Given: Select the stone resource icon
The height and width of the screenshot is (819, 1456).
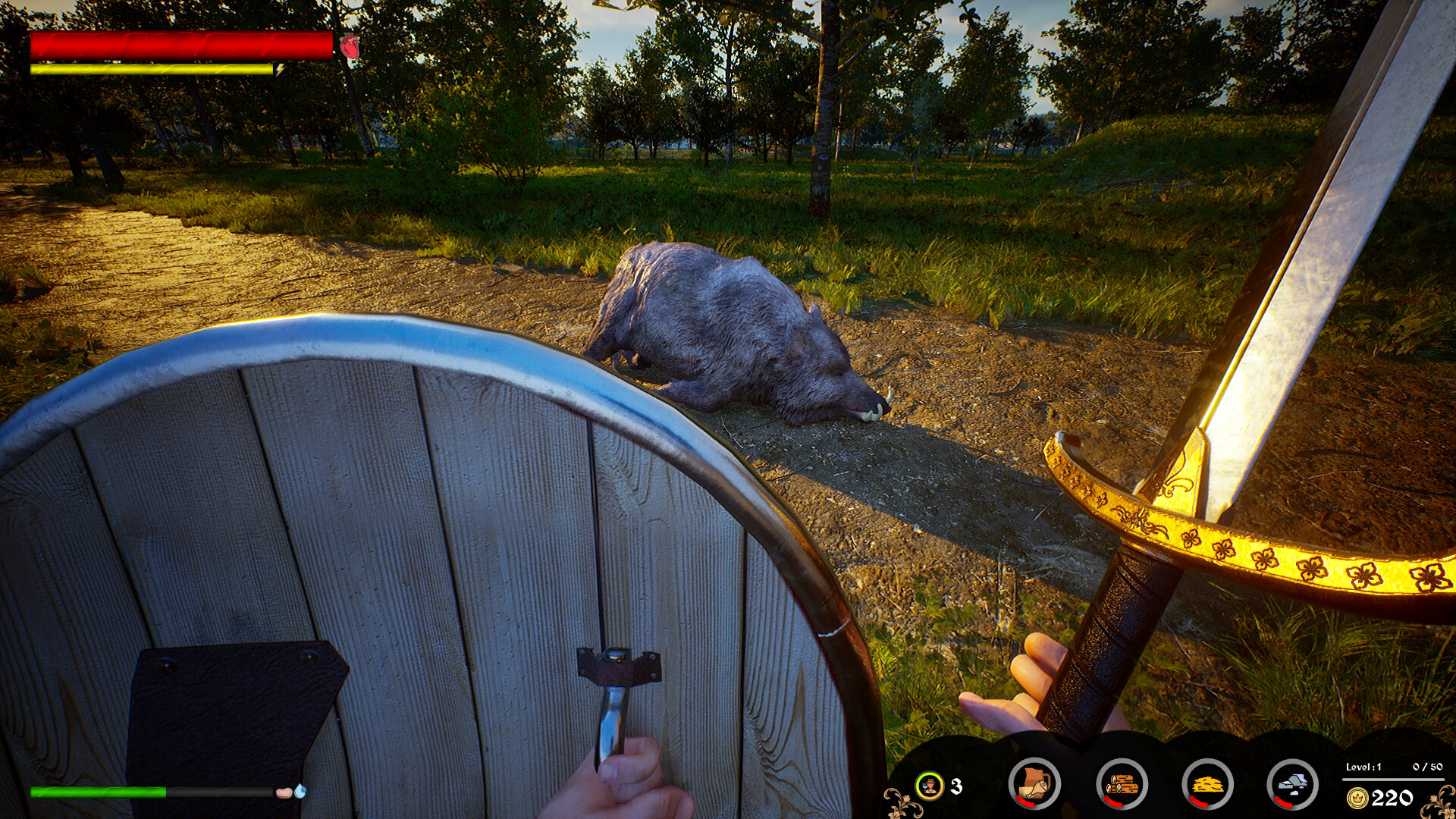Looking at the screenshot, I should tap(1293, 784).
